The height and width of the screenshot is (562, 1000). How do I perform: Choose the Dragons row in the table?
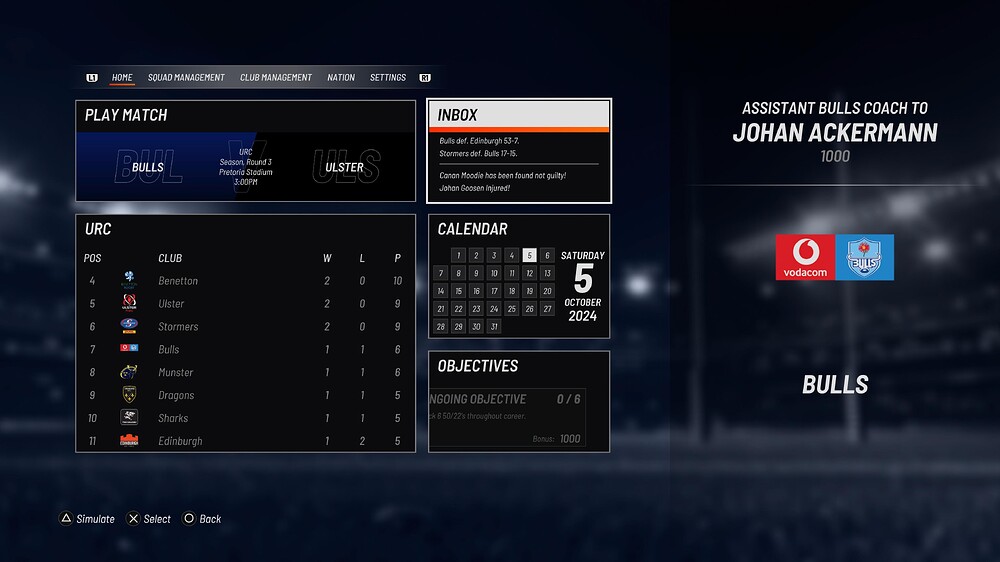click(x=246, y=396)
